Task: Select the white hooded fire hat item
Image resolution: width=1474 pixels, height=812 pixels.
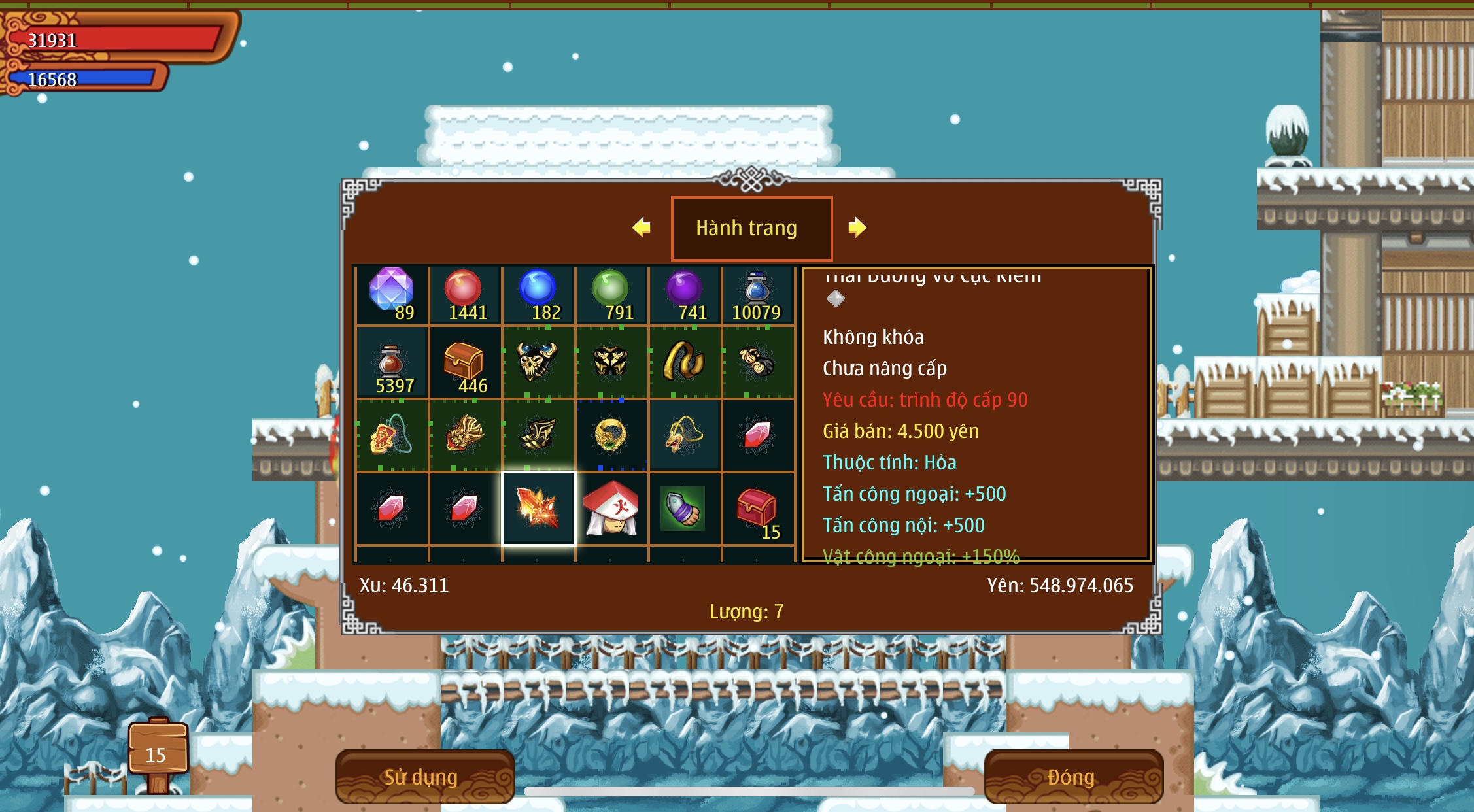Action: coord(611,509)
